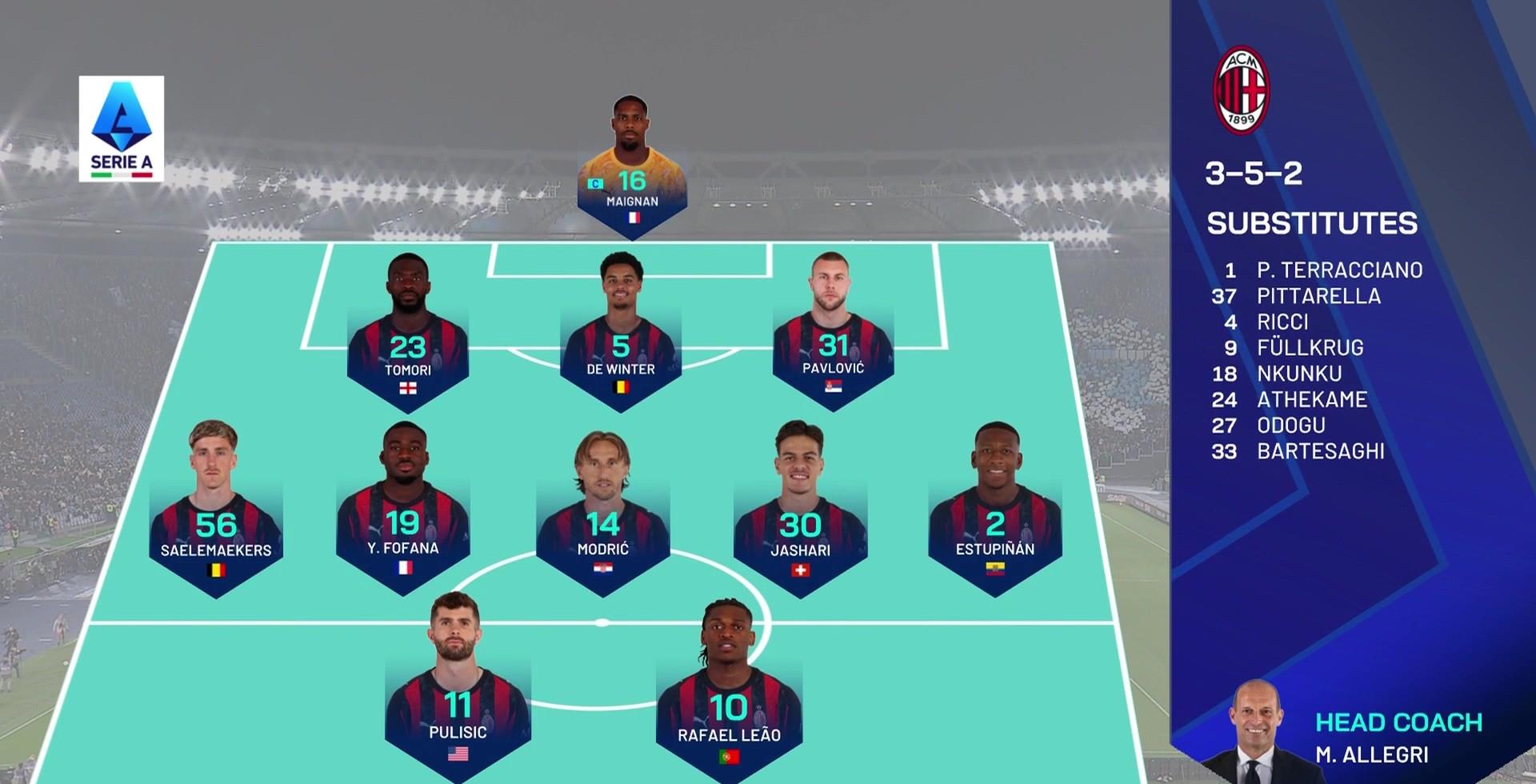The height and width of the screenshot is (784, 1536).
Task: Select head coach M. Allegri's portrait
Action: pos(1257,732)
